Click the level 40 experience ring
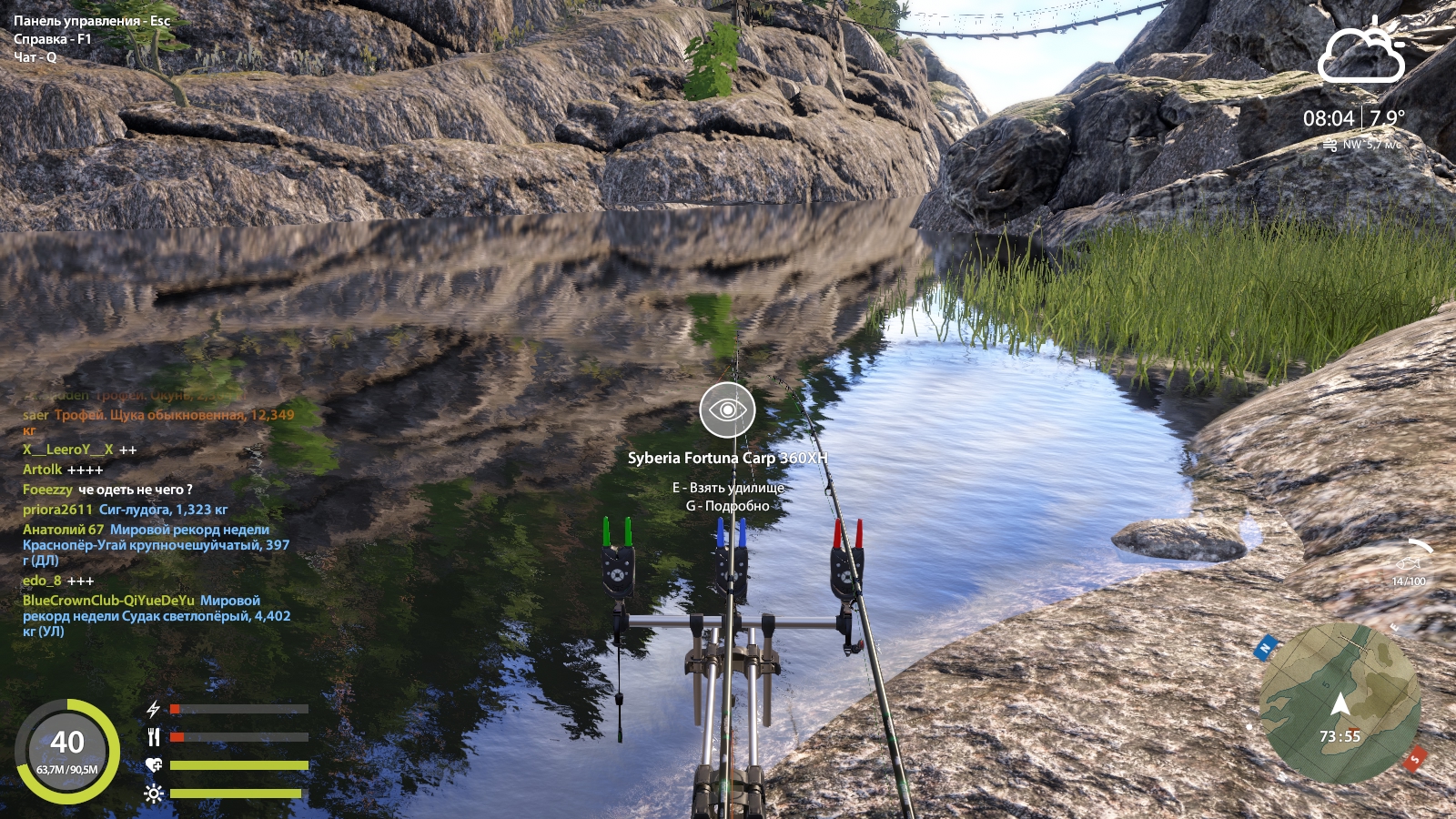 tap(67, 752)
